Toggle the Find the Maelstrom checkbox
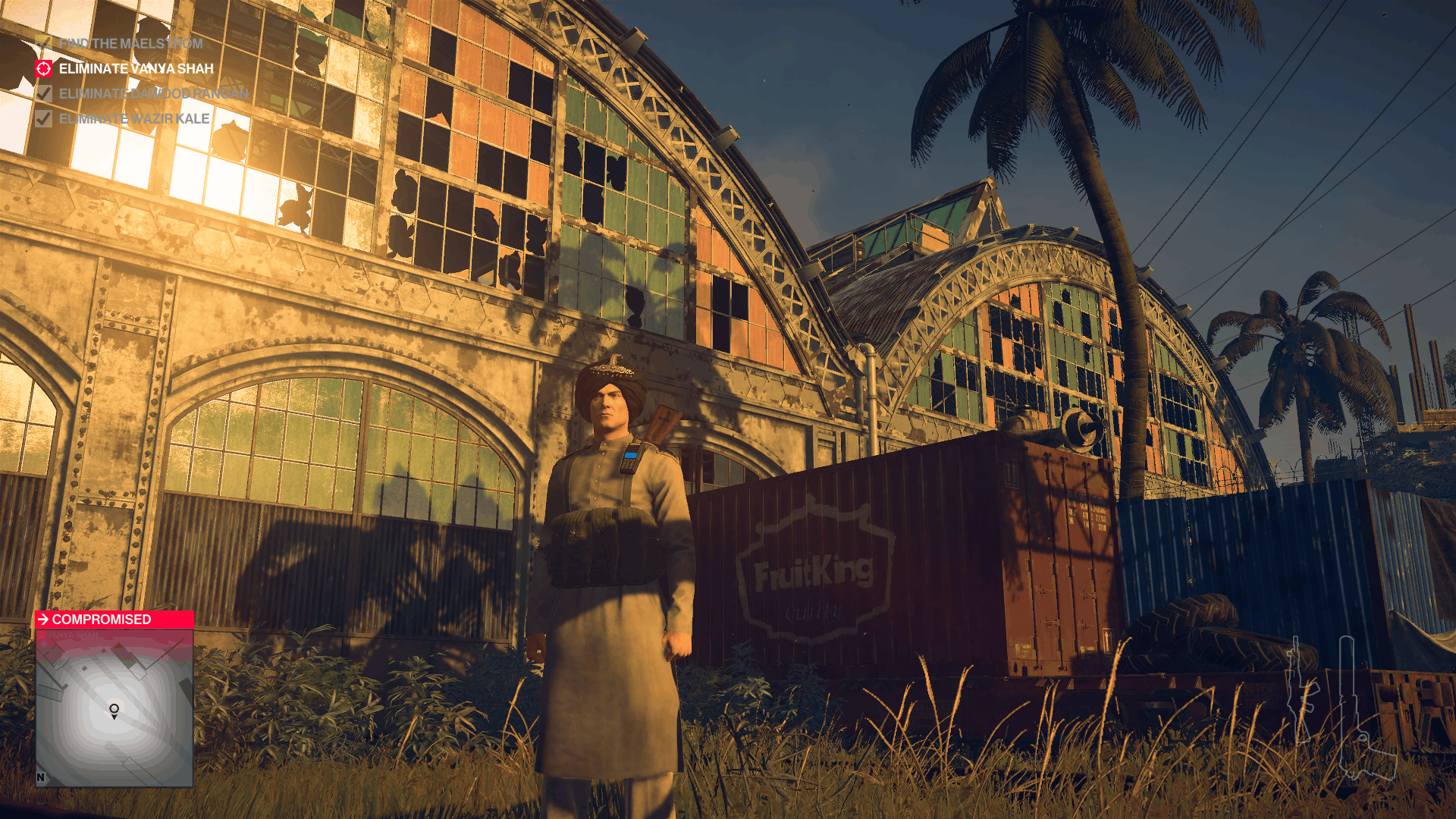1456x819 pixels. pos(43,44)
